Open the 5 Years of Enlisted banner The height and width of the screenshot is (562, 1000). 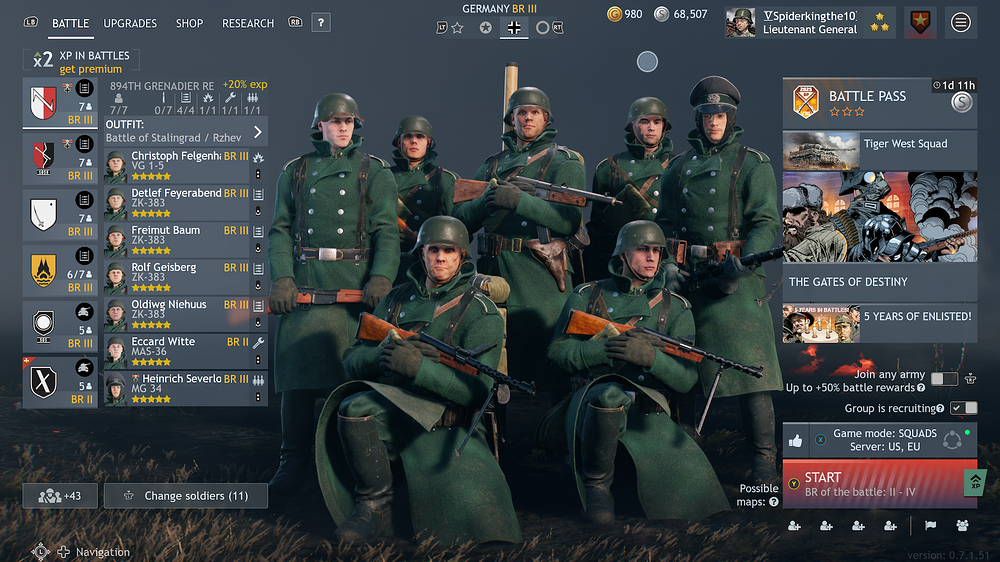pos(879,322)
